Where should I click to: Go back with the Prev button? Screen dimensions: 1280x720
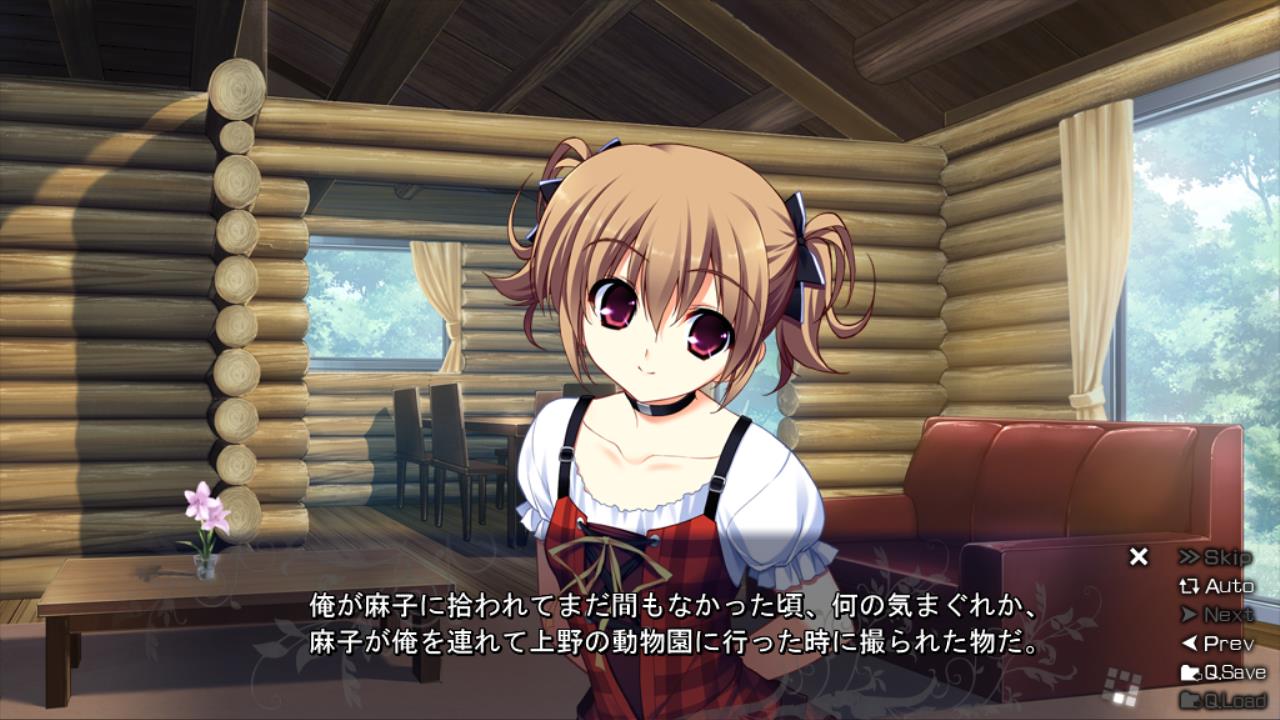pos(1216,644)
